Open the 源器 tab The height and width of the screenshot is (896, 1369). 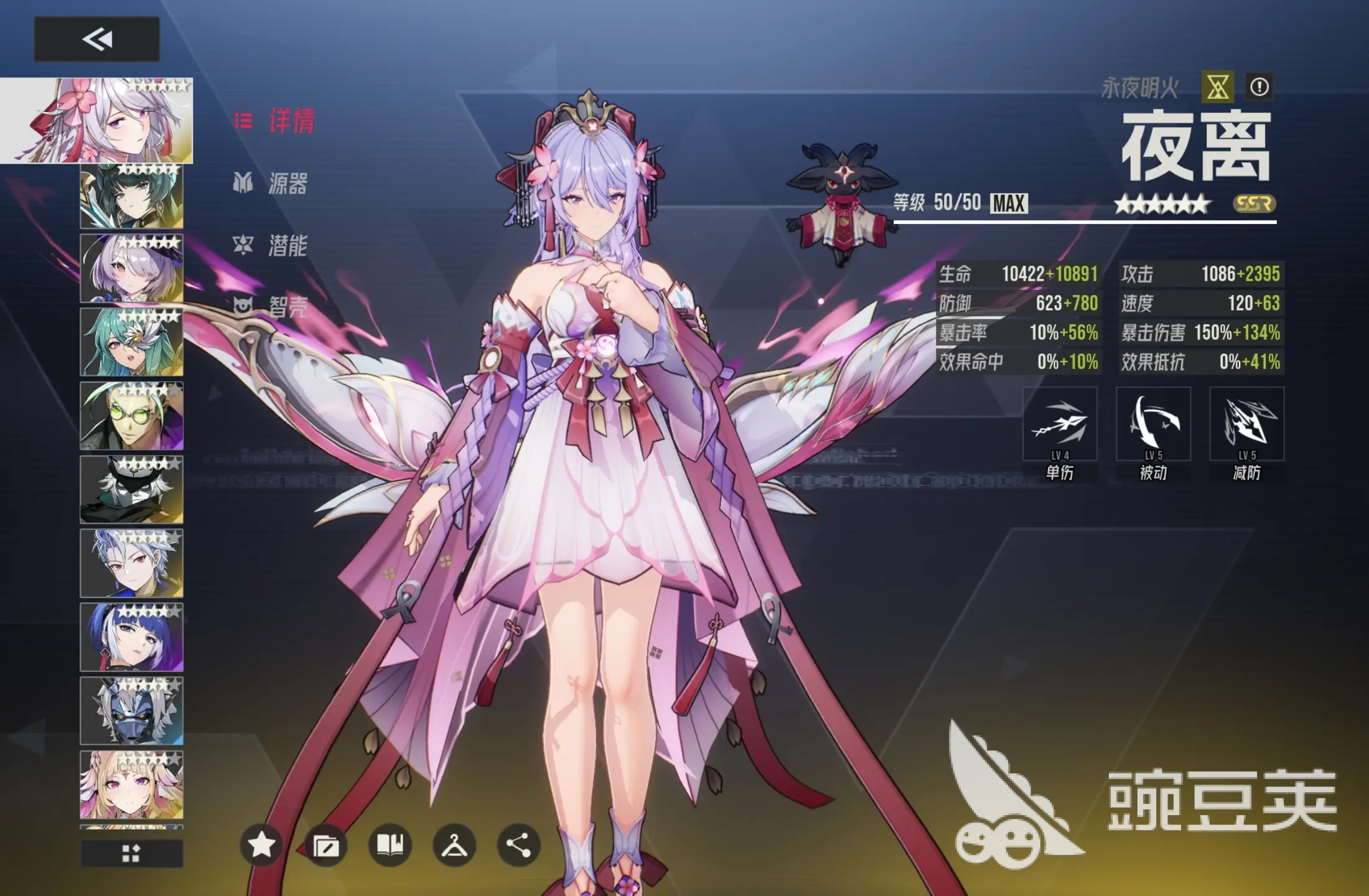tap(271, 183)
